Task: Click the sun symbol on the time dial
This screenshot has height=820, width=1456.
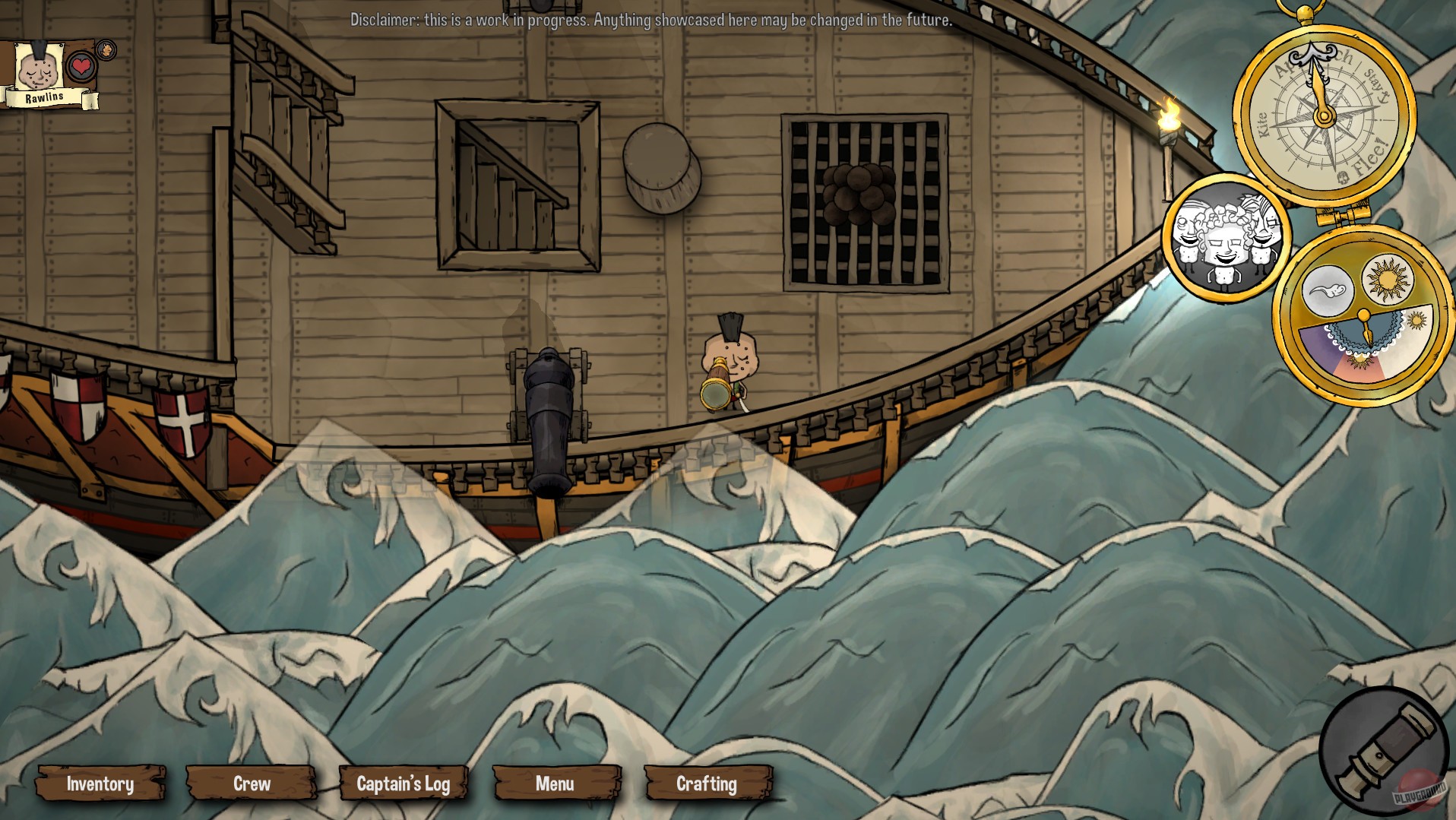Action: pos(1387,280)
